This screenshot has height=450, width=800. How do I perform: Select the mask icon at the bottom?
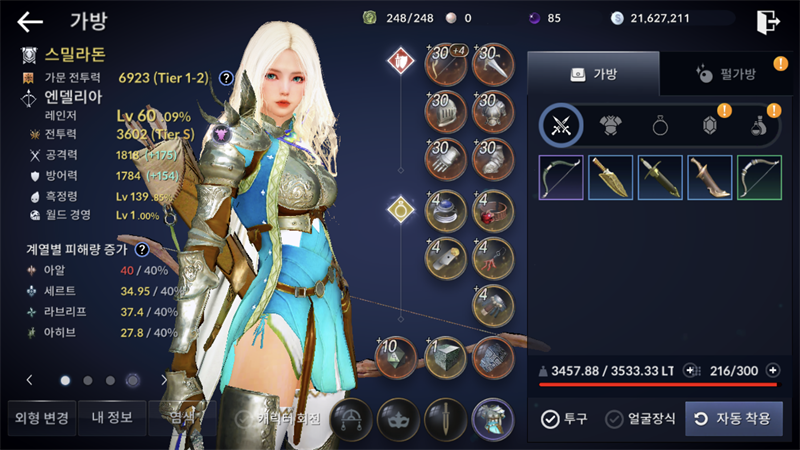click(x=397, y=419)
